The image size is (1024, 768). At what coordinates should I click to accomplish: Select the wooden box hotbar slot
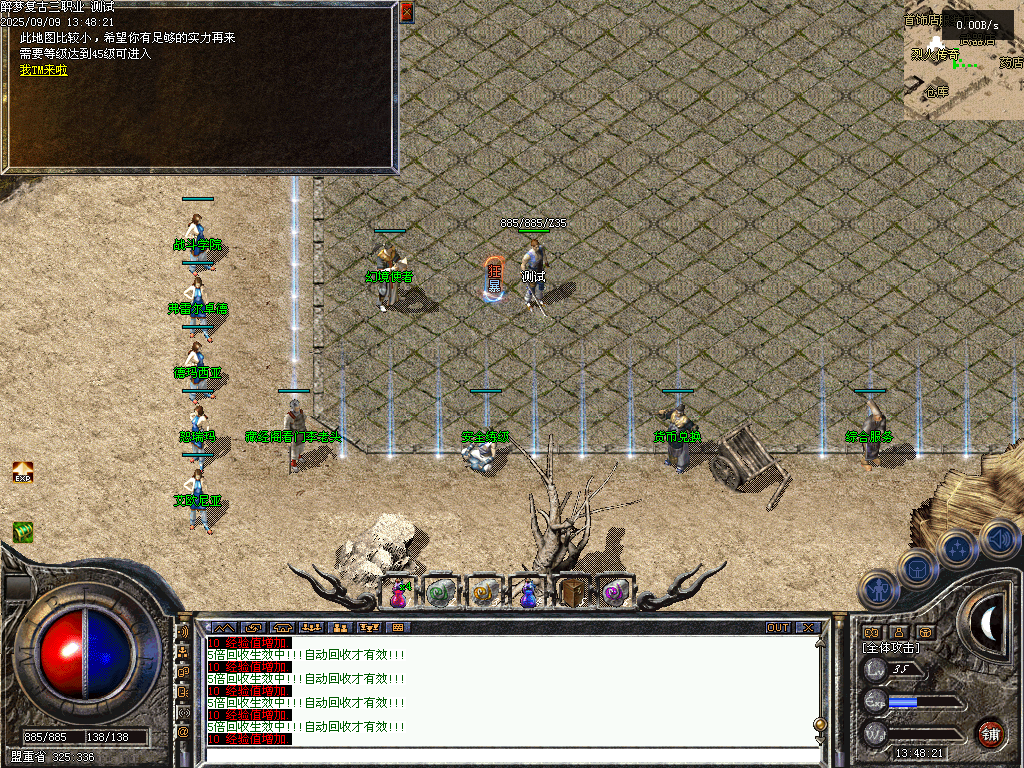[570, 593]
